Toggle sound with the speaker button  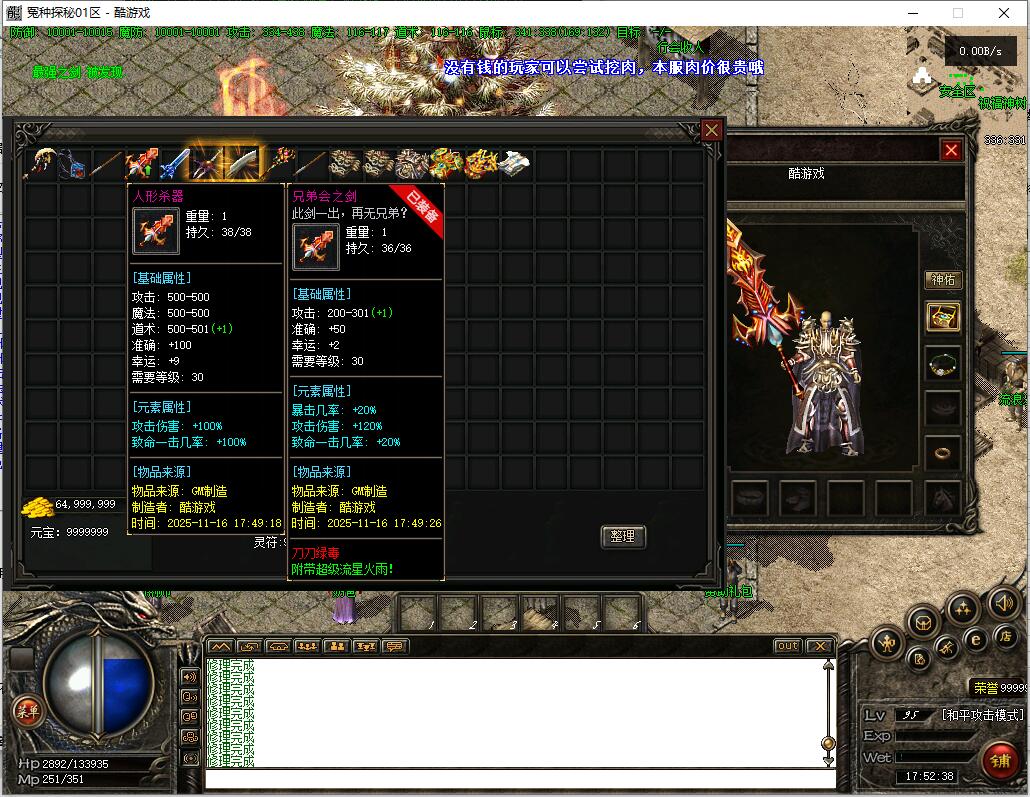pos(1003,603)
